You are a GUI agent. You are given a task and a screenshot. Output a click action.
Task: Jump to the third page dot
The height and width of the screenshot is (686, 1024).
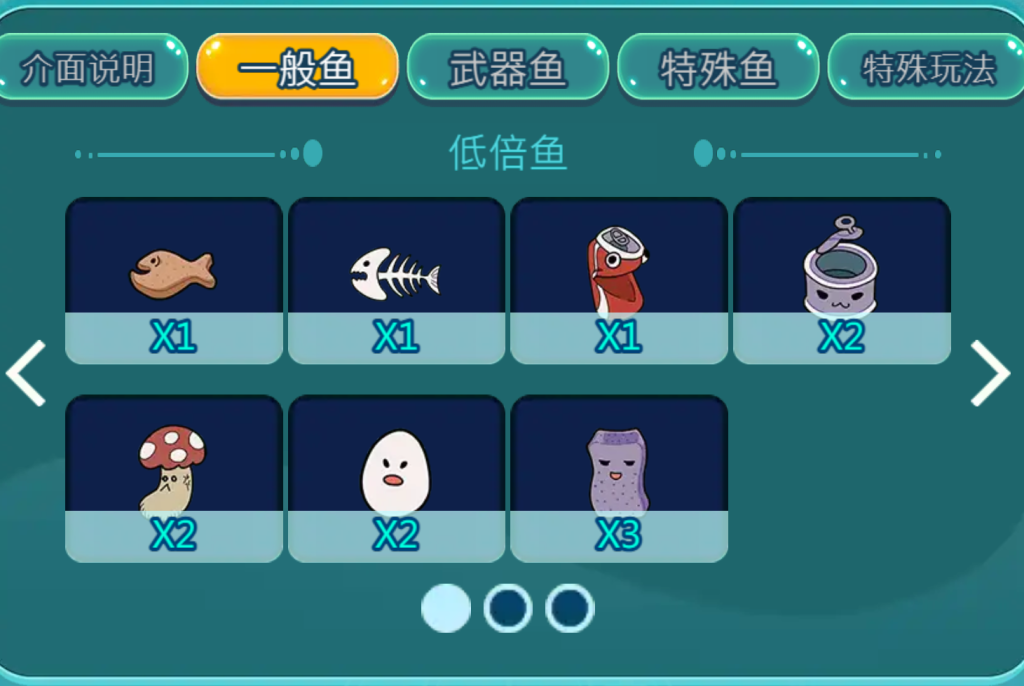click(x=570, y=608)
